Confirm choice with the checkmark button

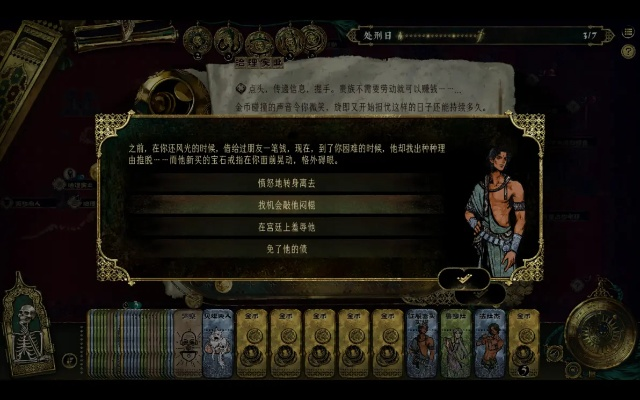coord(464,278)
